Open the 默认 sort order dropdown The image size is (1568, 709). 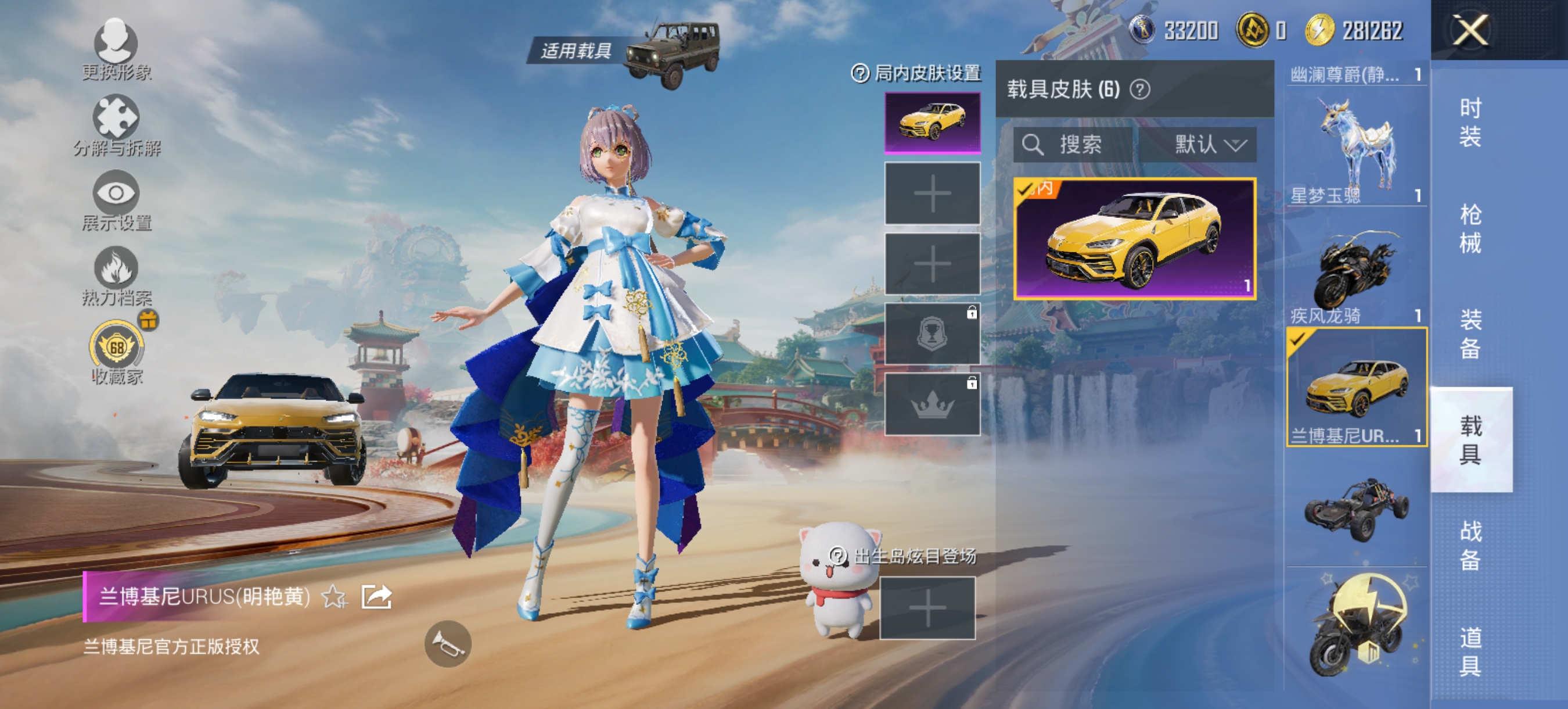pyautogui.click(x=1208, y=144)
